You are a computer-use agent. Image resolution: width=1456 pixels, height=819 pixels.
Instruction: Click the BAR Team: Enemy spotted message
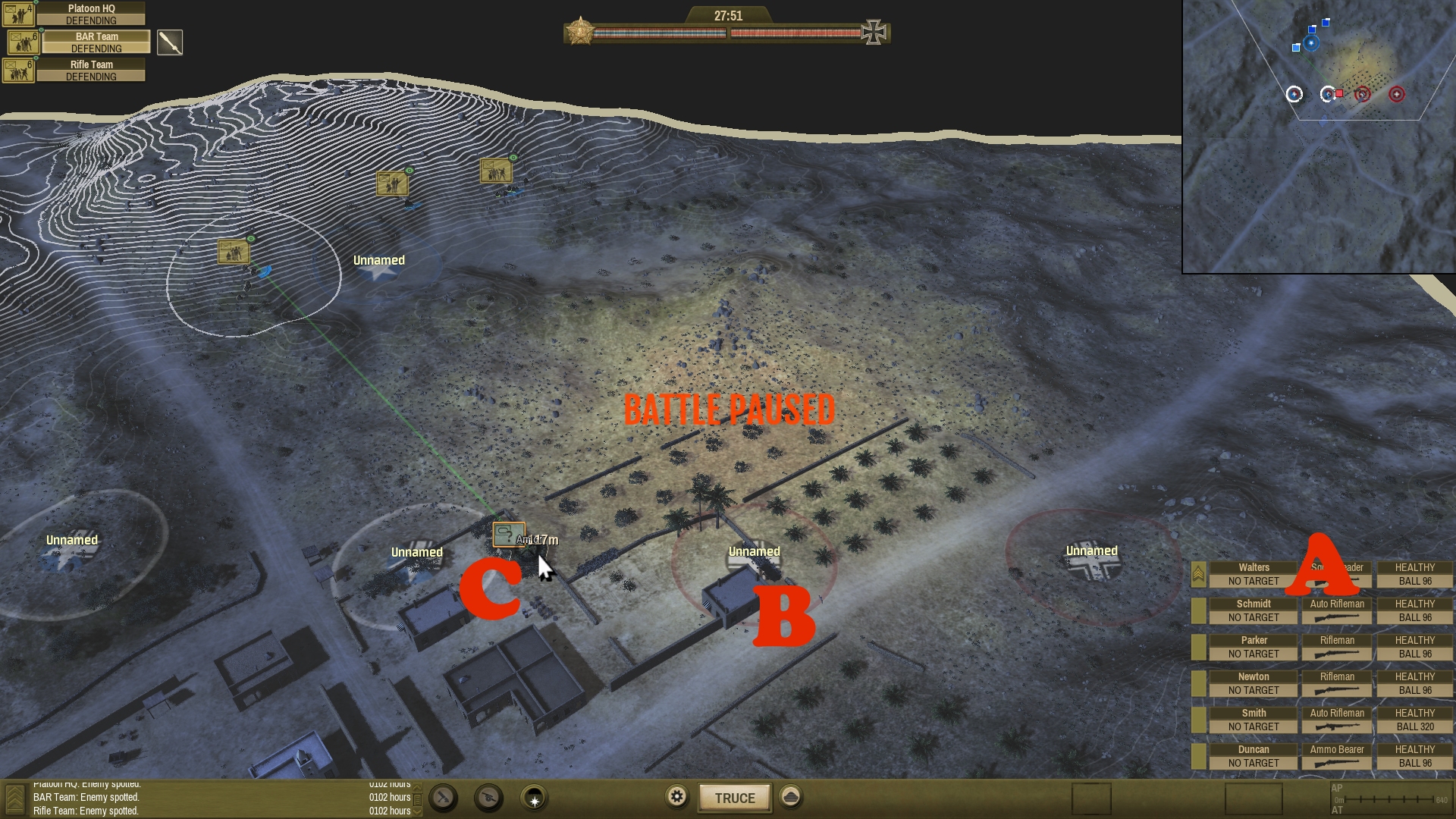86,798
